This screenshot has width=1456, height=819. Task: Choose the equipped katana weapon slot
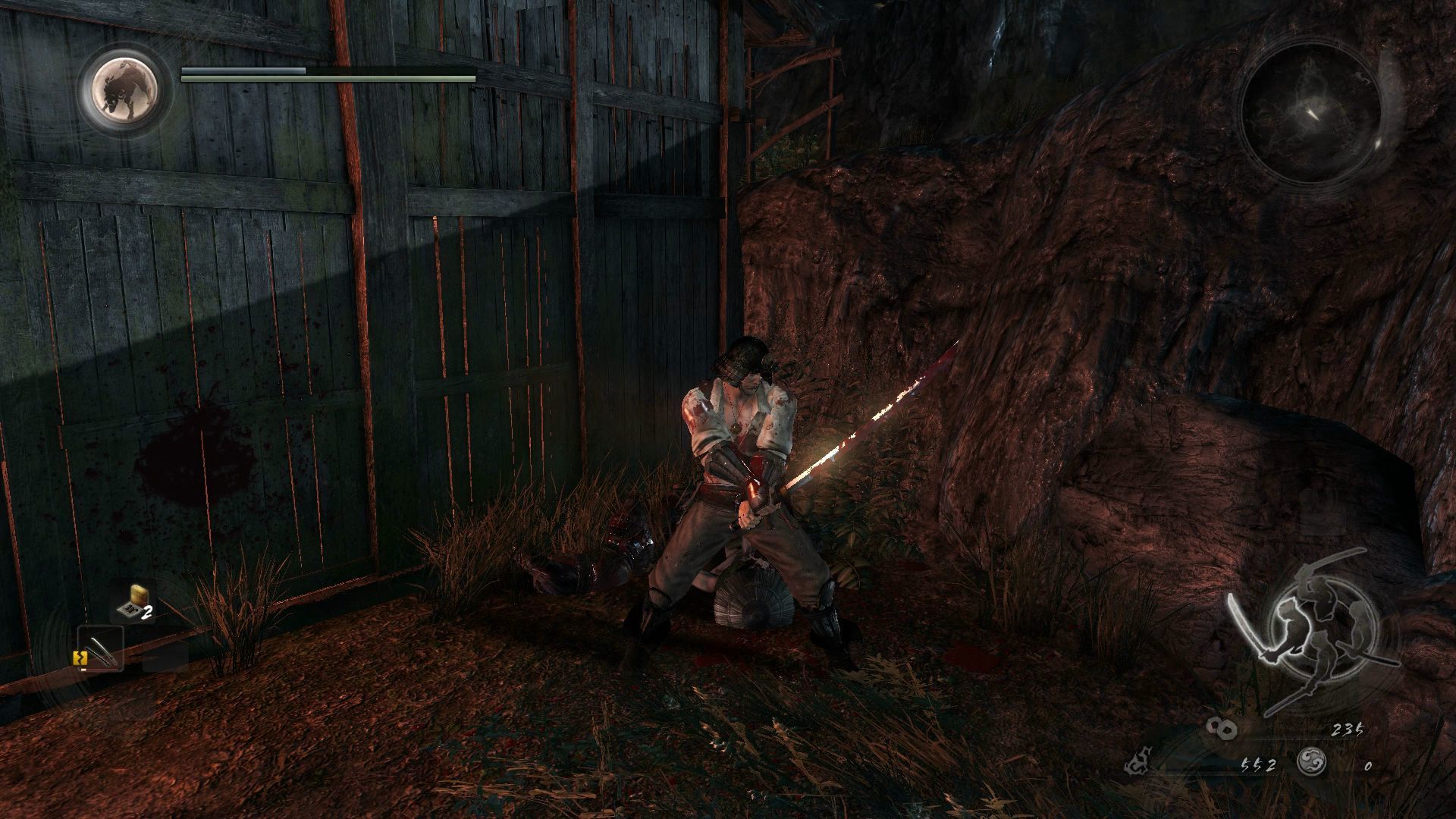[102, 648]
